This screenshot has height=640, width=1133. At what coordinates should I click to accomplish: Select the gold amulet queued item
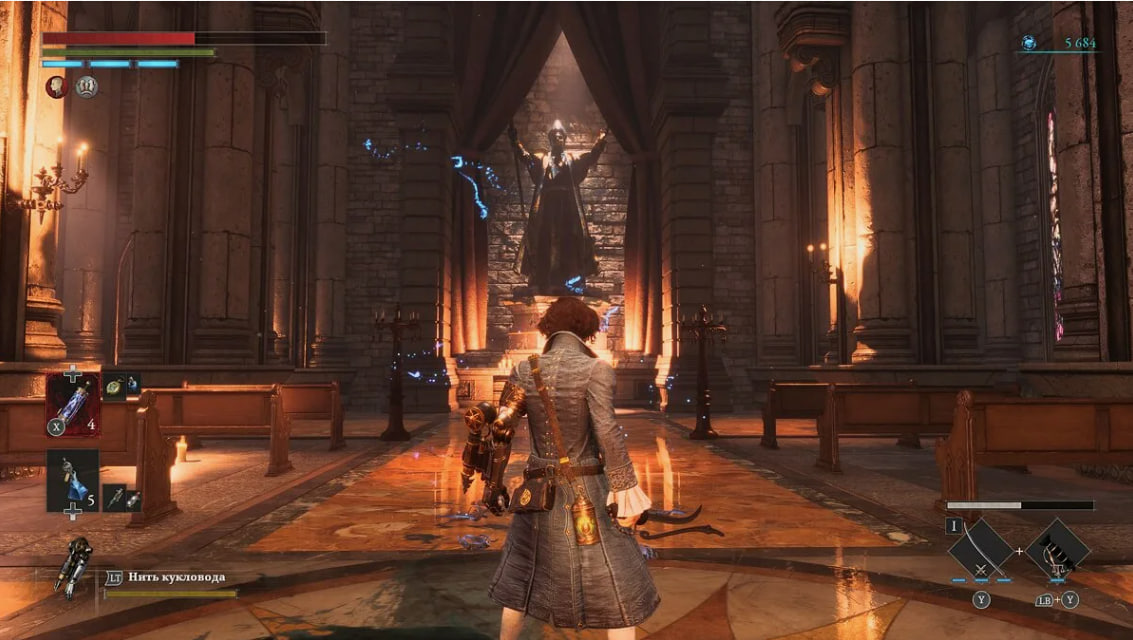pyautogui.click(x=113, y=384)
